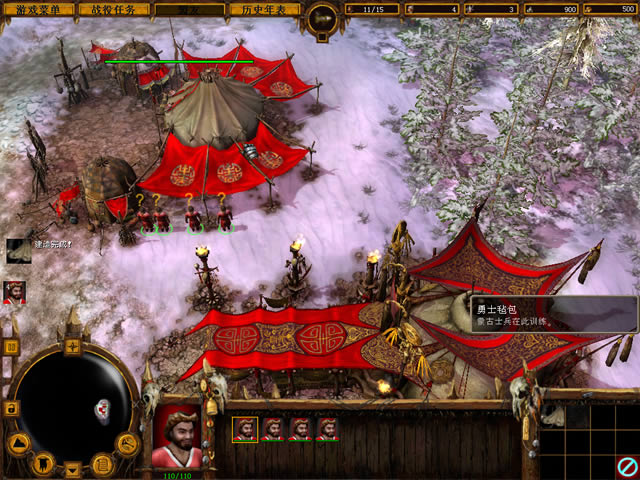Click the 建造完成 notification icon
Screen dimensions: 640x480
click(18, 250)
